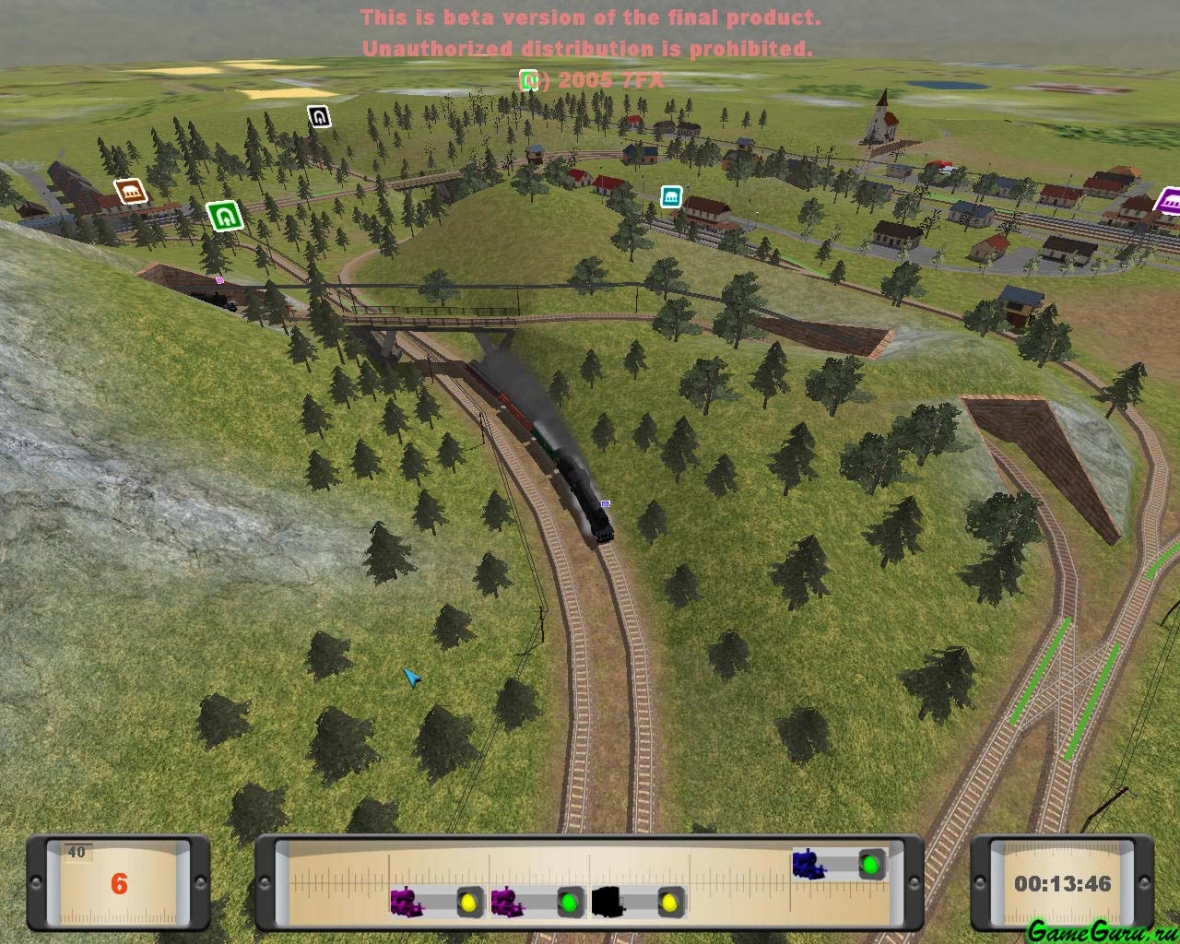Toggle the green signal beside the blue locomotive

coord(871,865)
